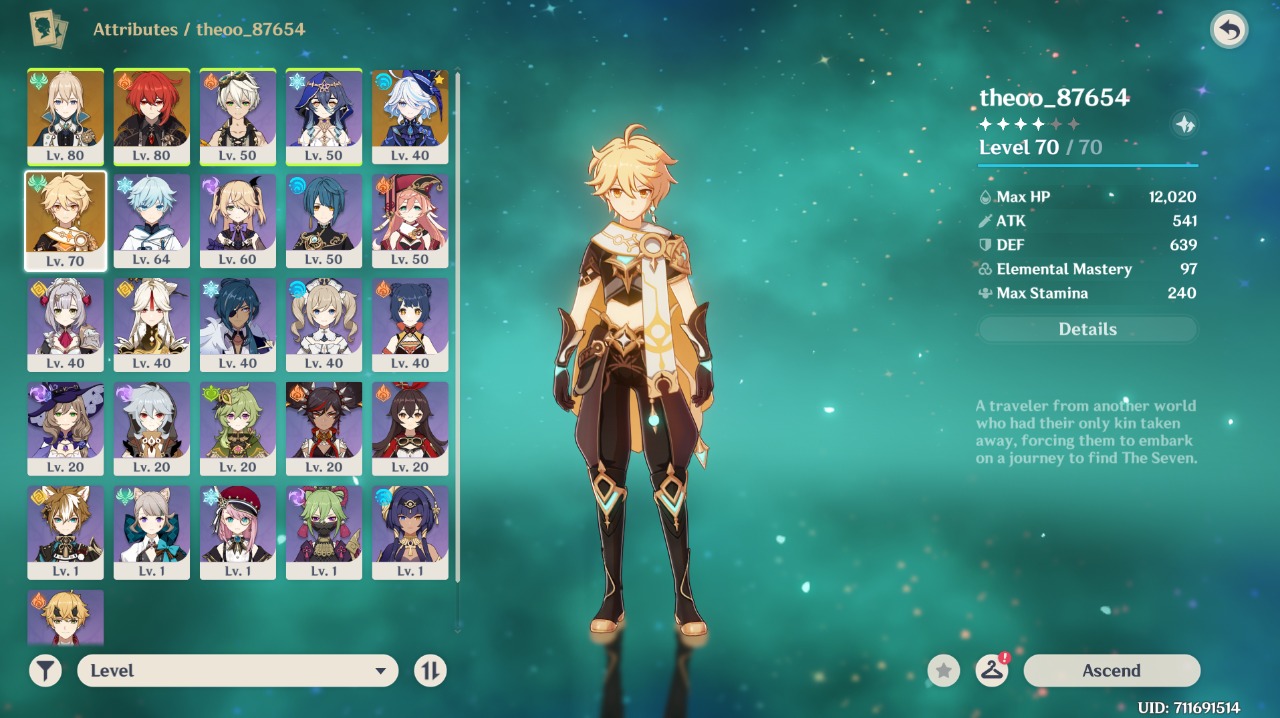Select the Lv. 40 Noelle portrait
1280x718 pixels.
[66, 323]
